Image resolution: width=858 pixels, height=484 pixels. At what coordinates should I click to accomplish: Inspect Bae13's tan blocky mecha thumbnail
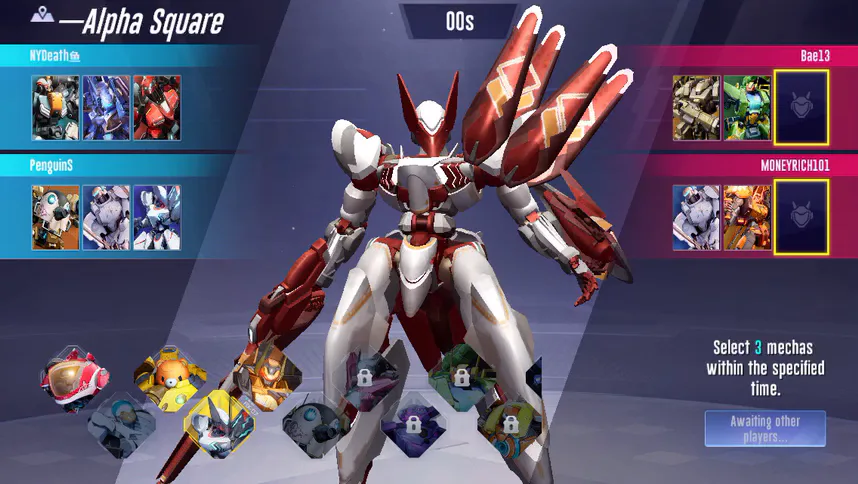pyautogui.click(x=696, y=107)
